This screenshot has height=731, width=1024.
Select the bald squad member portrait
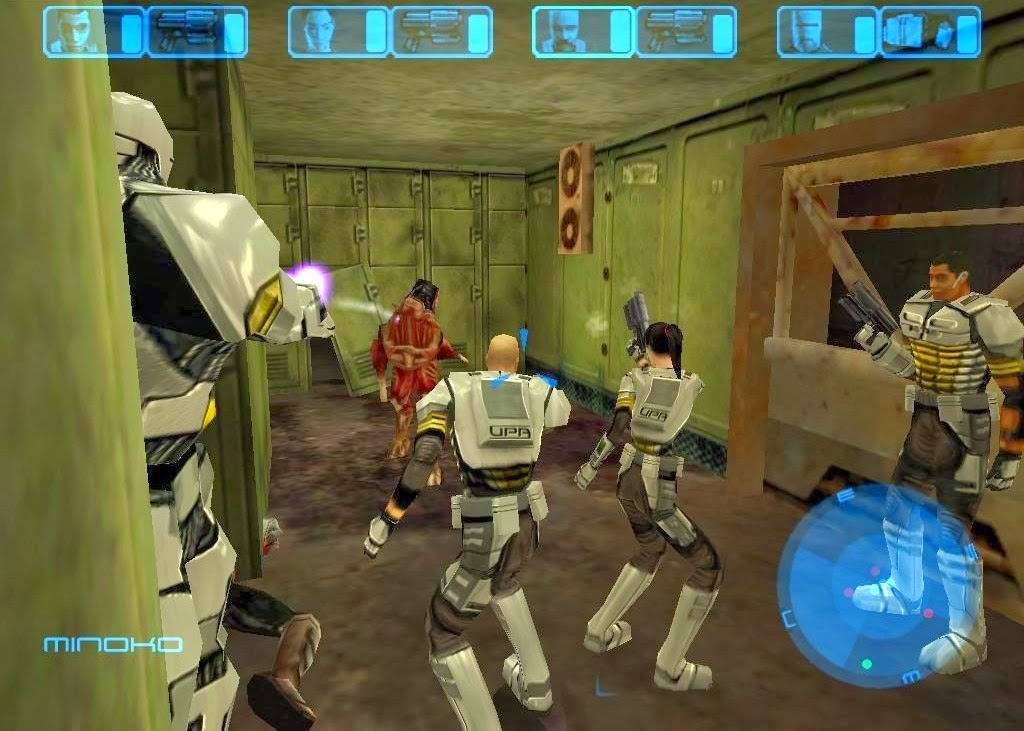pos(562,31)
